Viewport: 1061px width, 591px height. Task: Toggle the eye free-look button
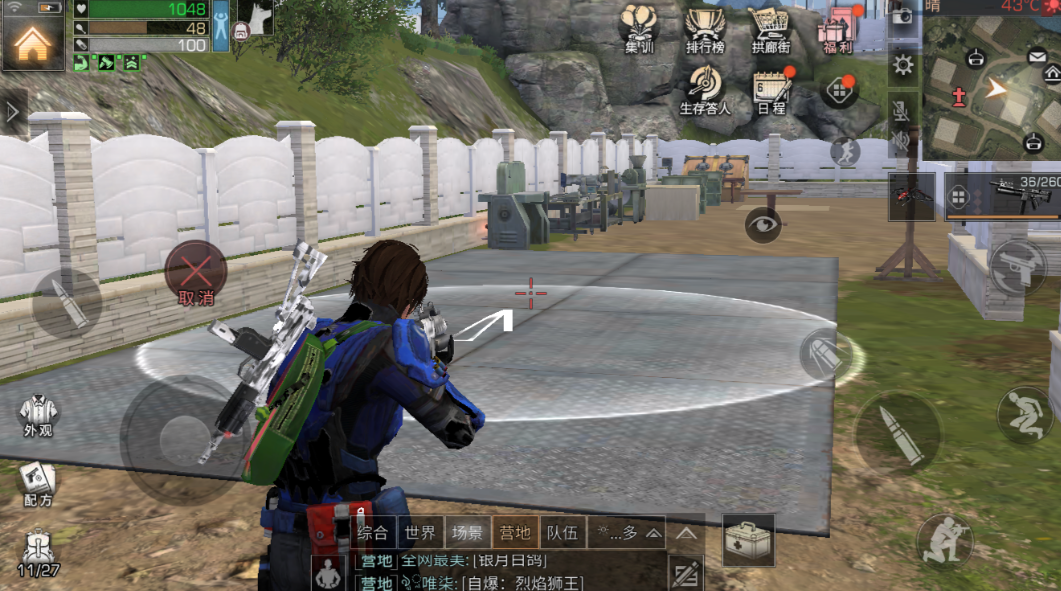[764, 224]
